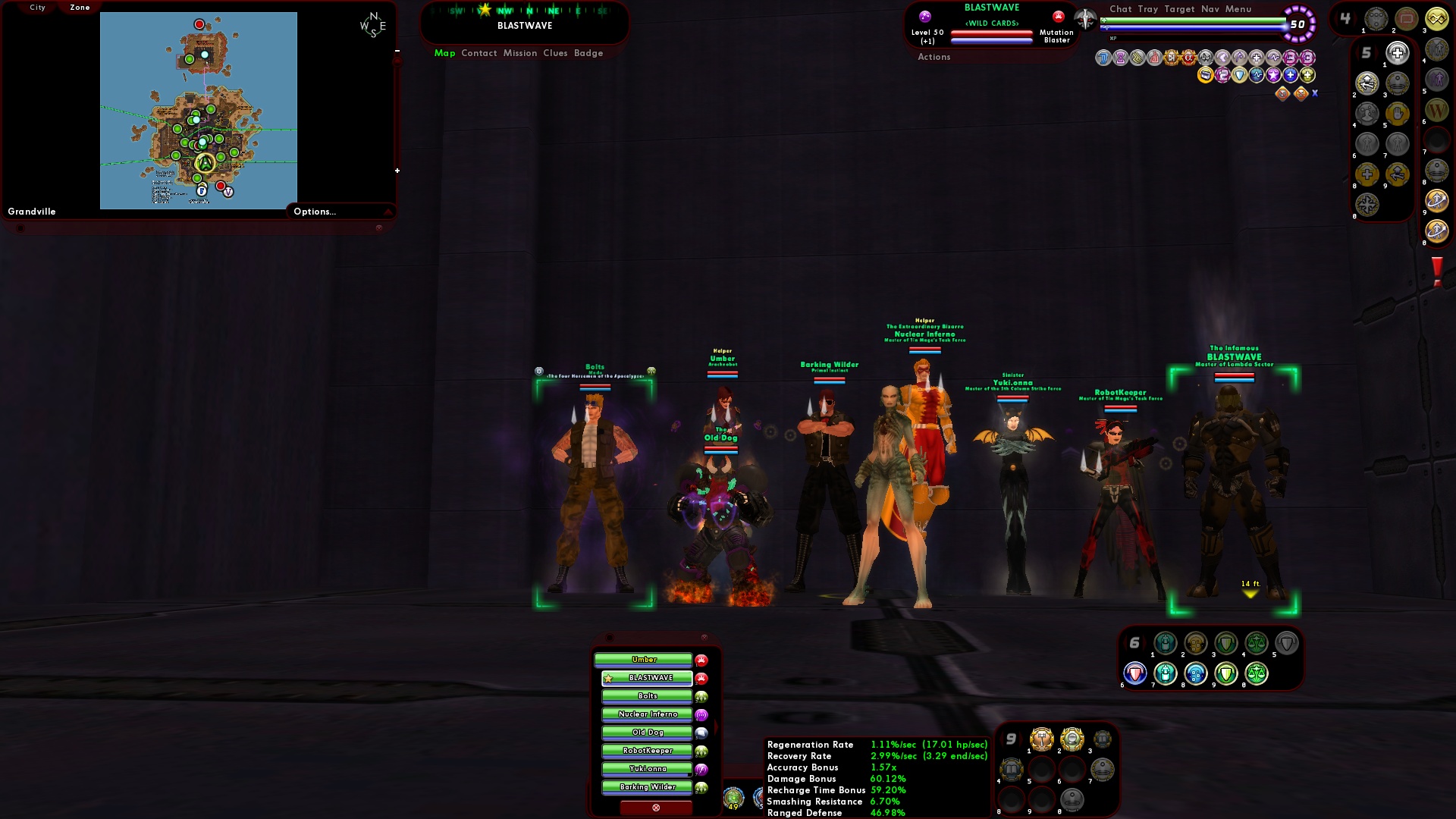Open the Zone tab on the minimap
The image size is (1456, 819).
point(78,7)
